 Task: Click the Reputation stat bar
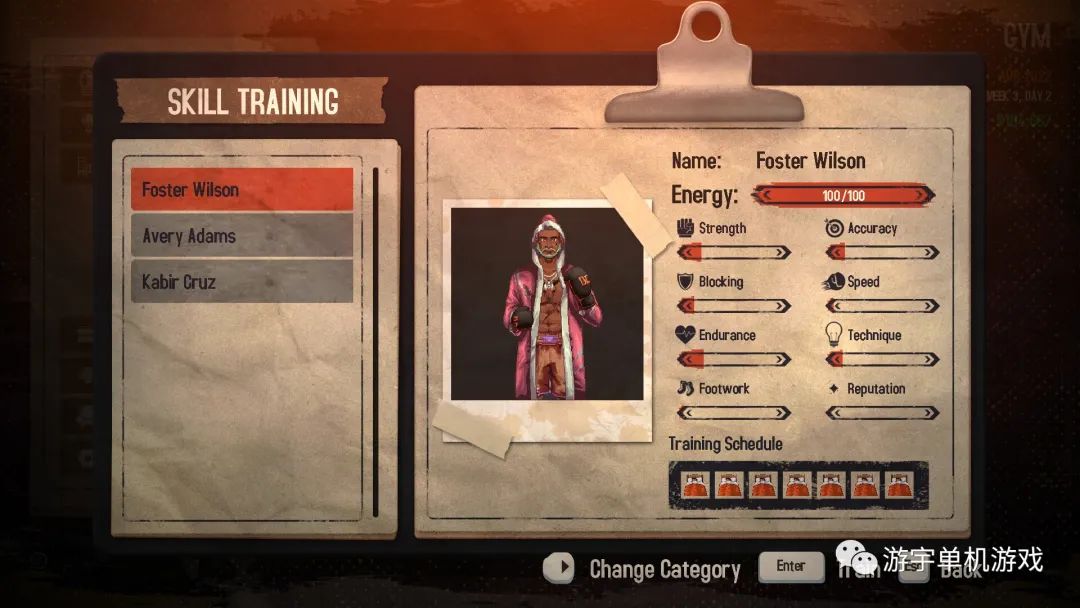882,412
